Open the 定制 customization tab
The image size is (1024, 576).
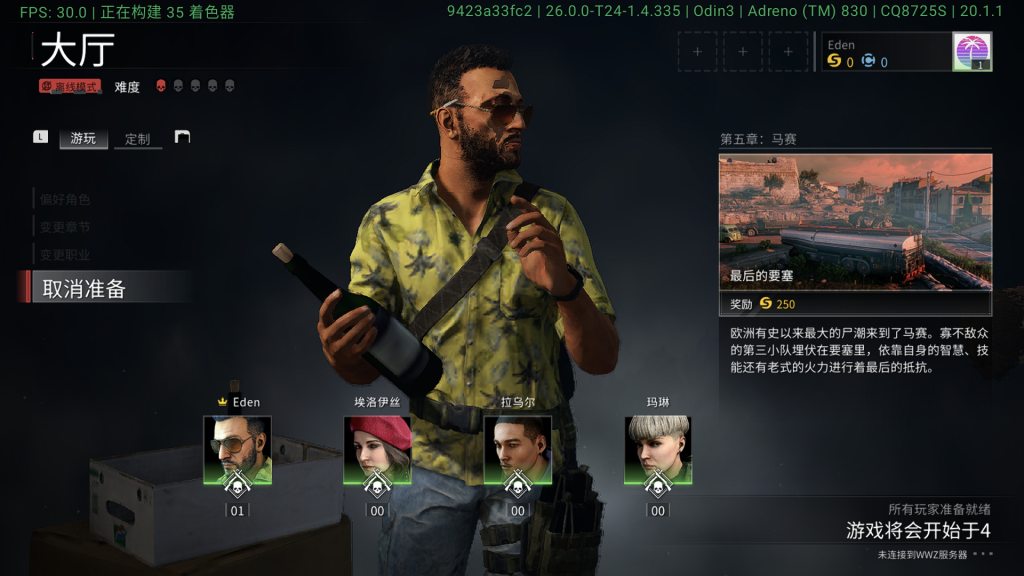[138, 139]
